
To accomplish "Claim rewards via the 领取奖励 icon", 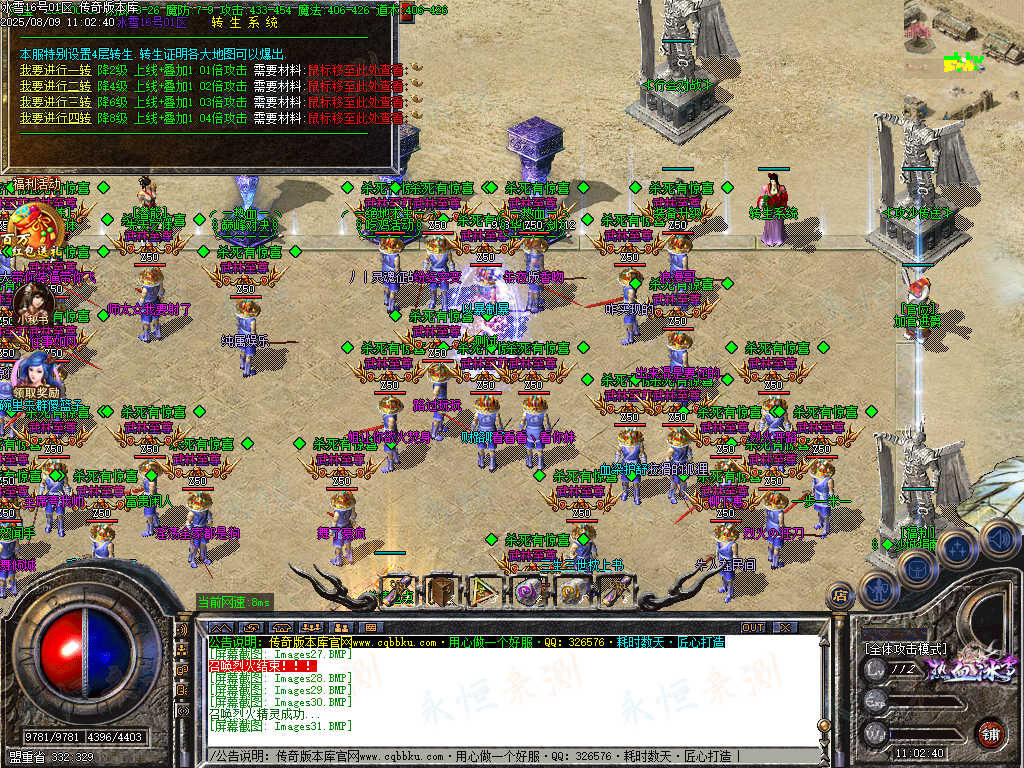I will (x=36, y=370).
